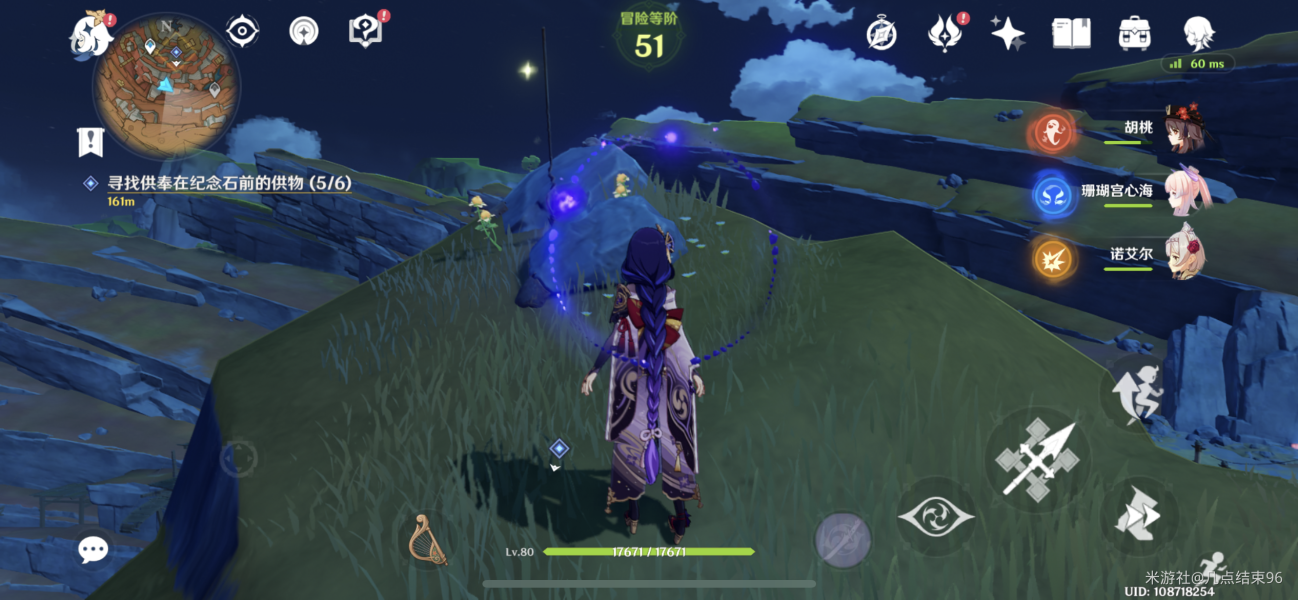The height and width of the screenshot is (600, 1298).
Task: Open the battle pass icon
Action: (x=943, y=33)
